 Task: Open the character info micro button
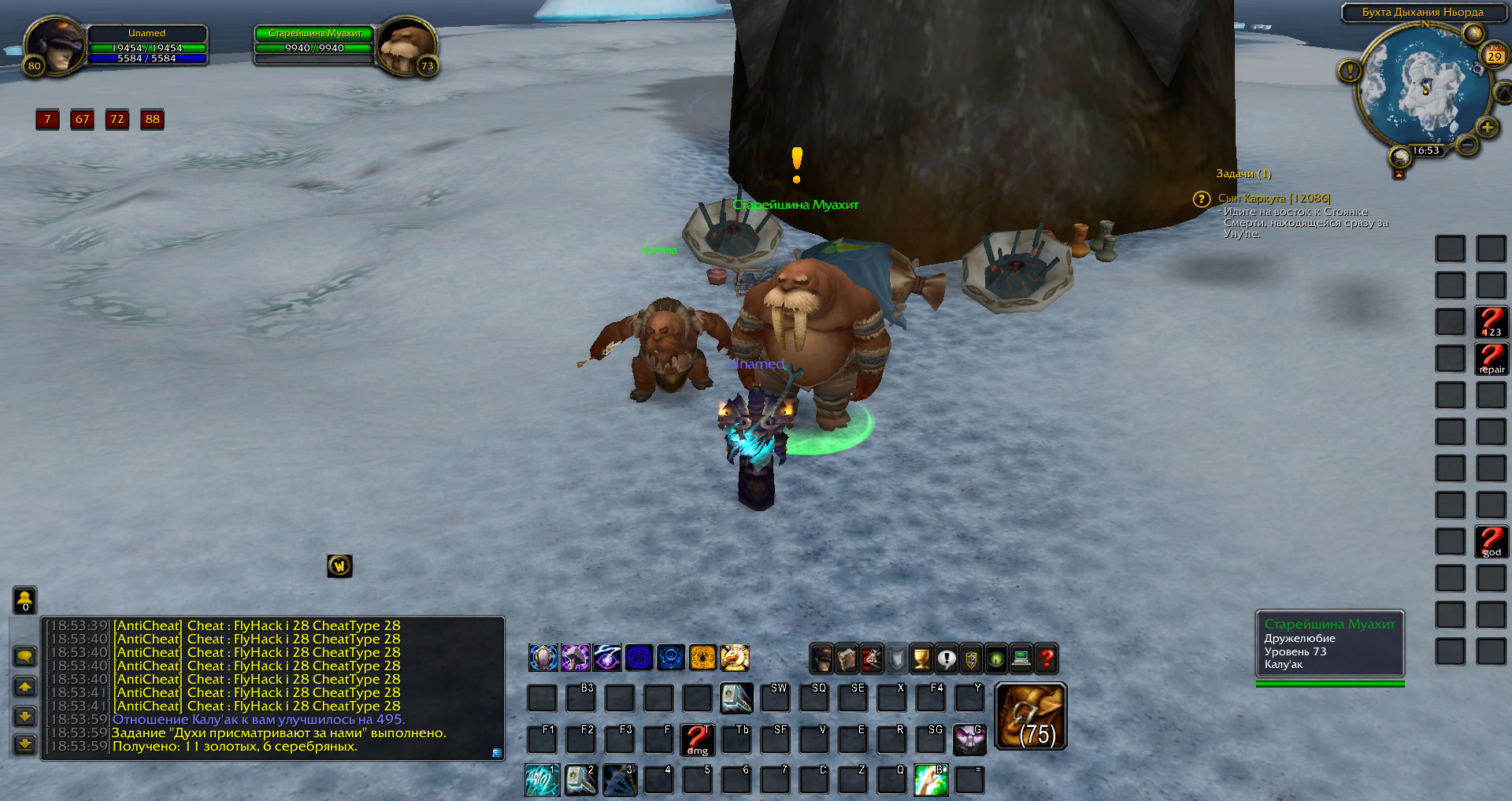(821, 658)
